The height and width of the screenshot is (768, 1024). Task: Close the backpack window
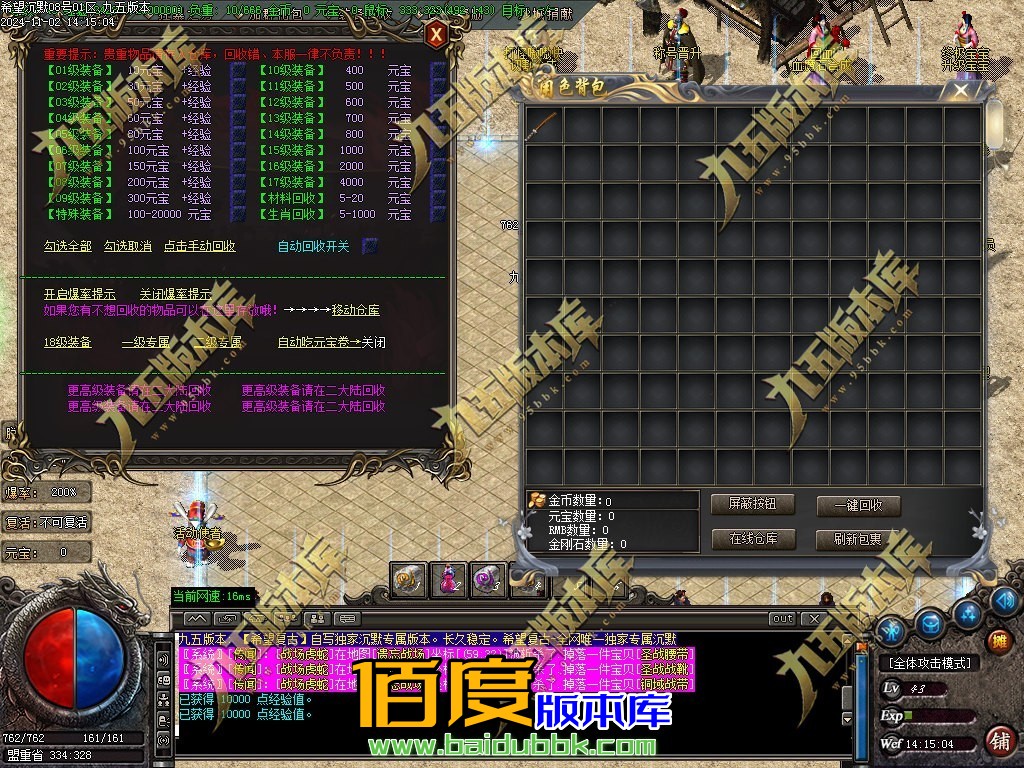(961, 91)
